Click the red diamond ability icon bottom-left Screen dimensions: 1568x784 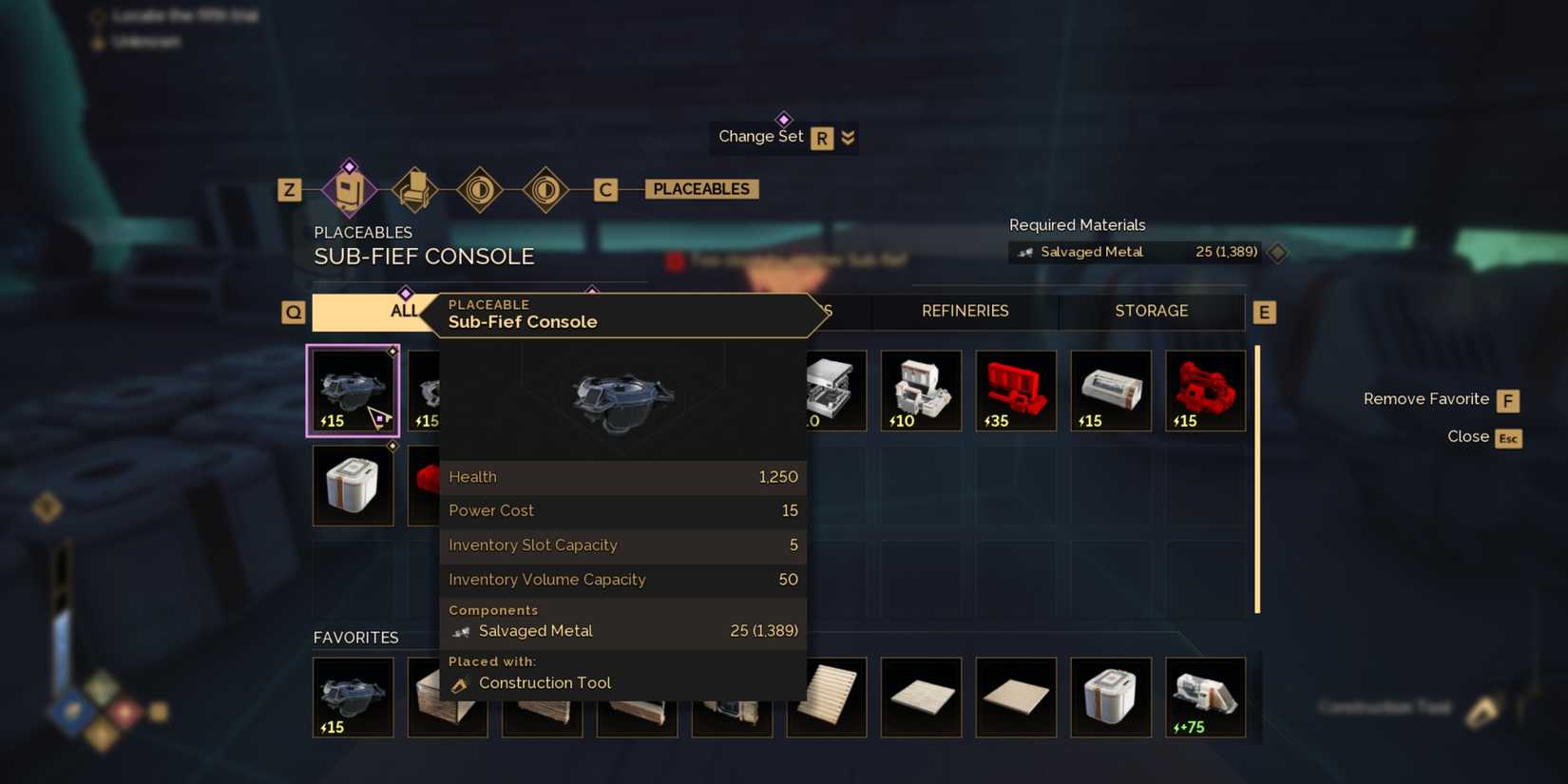[x=124, y=711]
